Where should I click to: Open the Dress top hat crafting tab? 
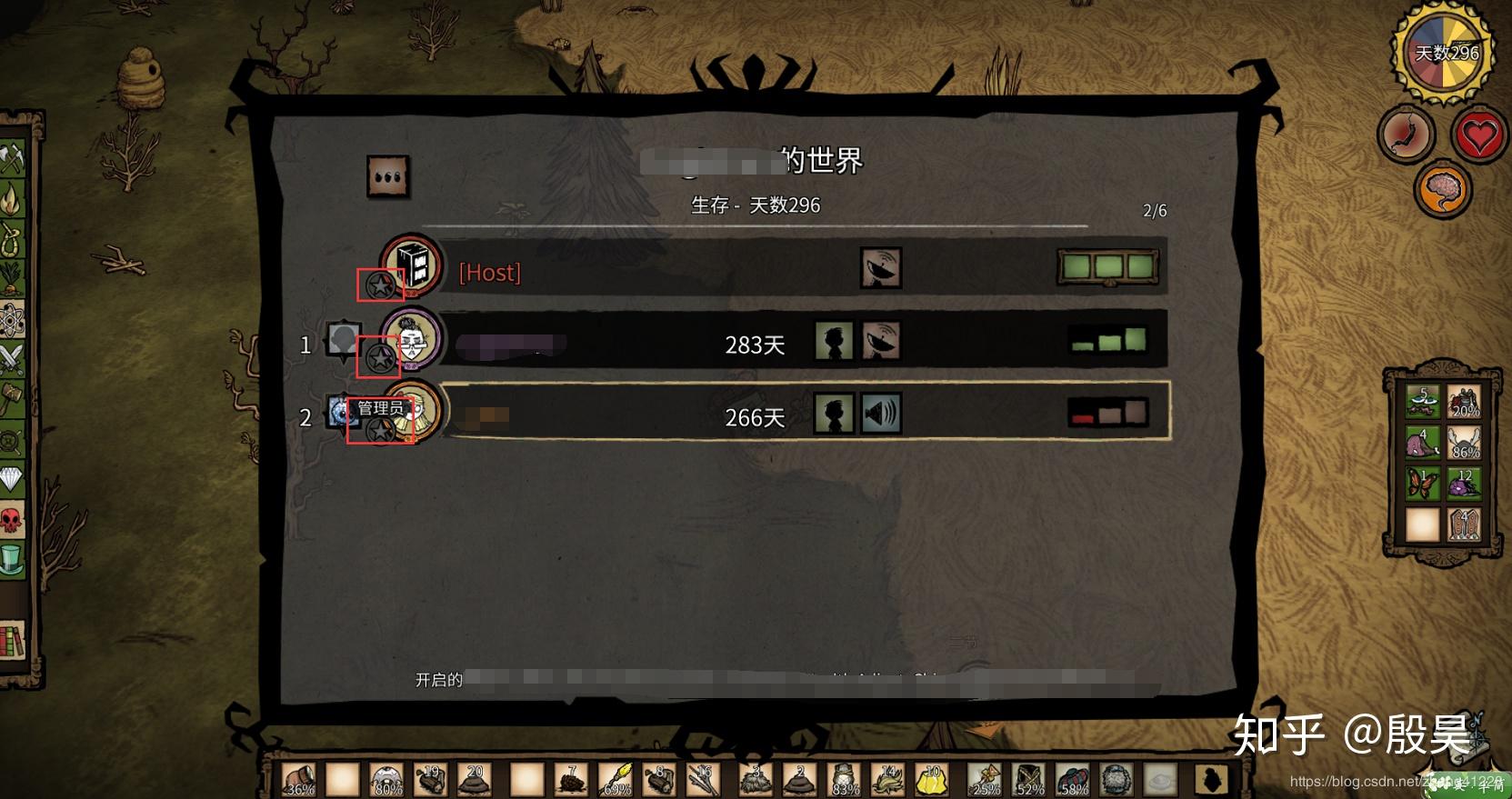tap(12, 558)
